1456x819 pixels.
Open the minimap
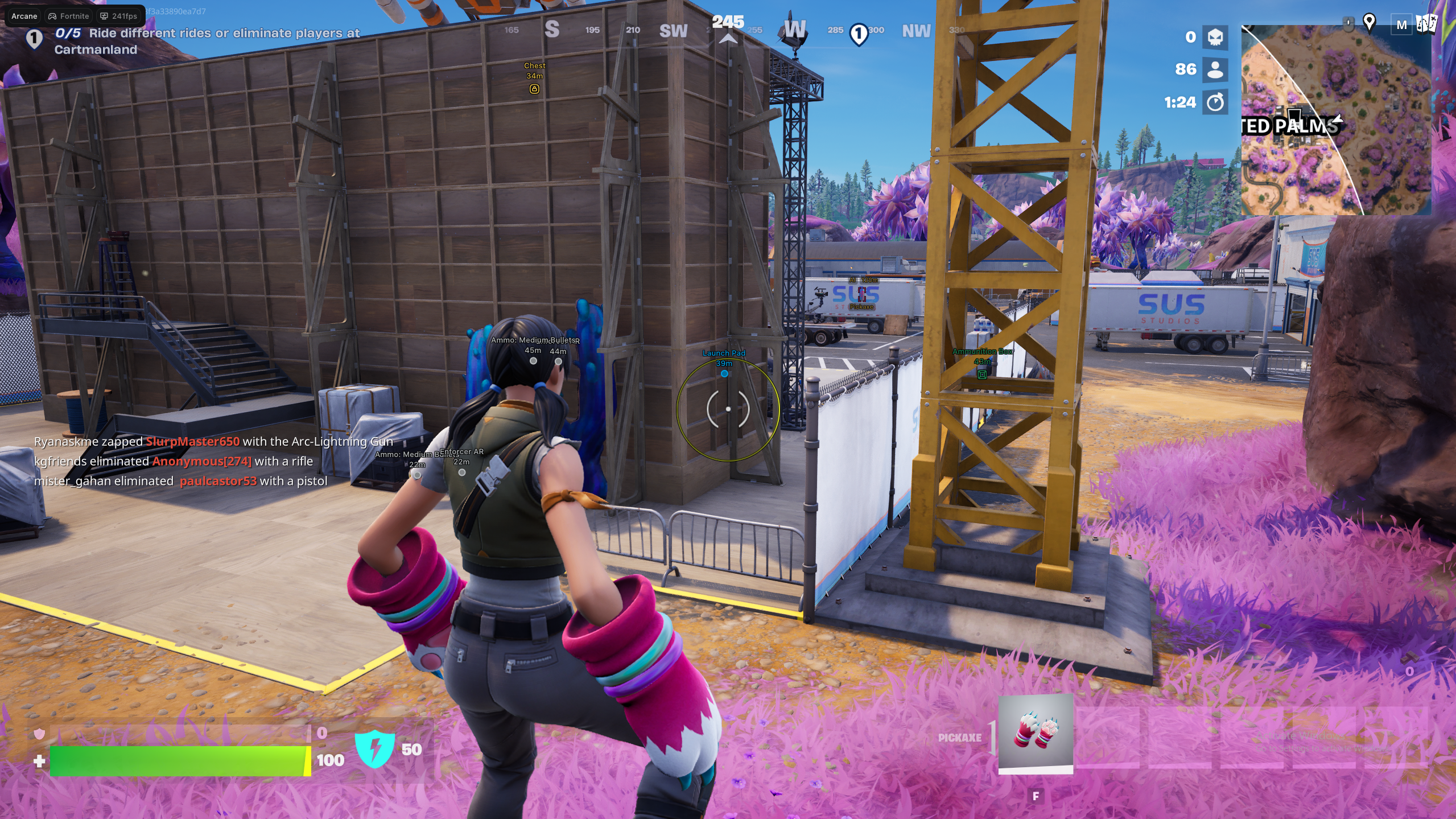pos(1335,121)
